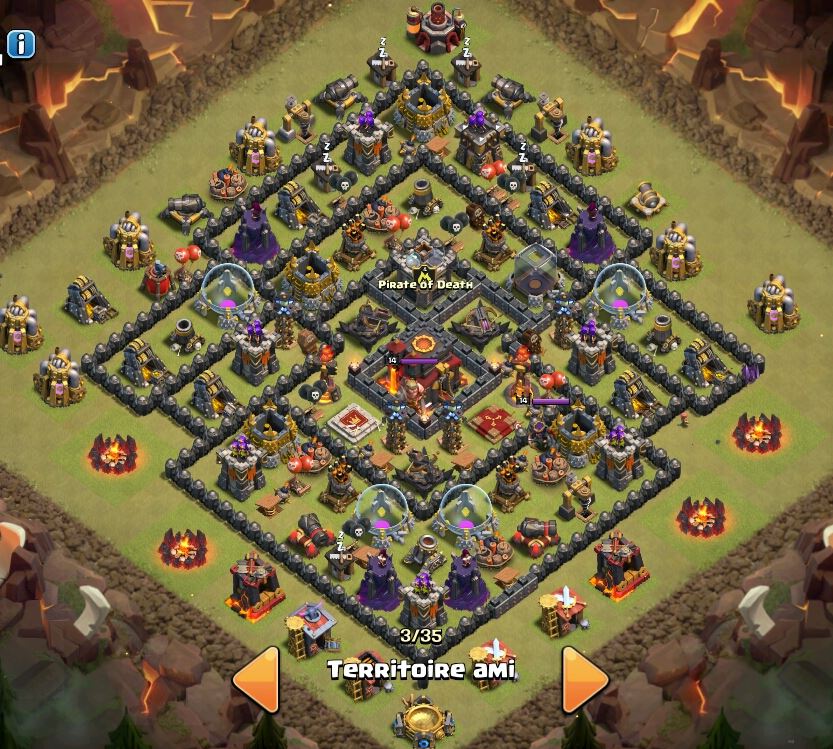
Task: Show the next friendly base with right arrow
Action: (x=584, y=679)
